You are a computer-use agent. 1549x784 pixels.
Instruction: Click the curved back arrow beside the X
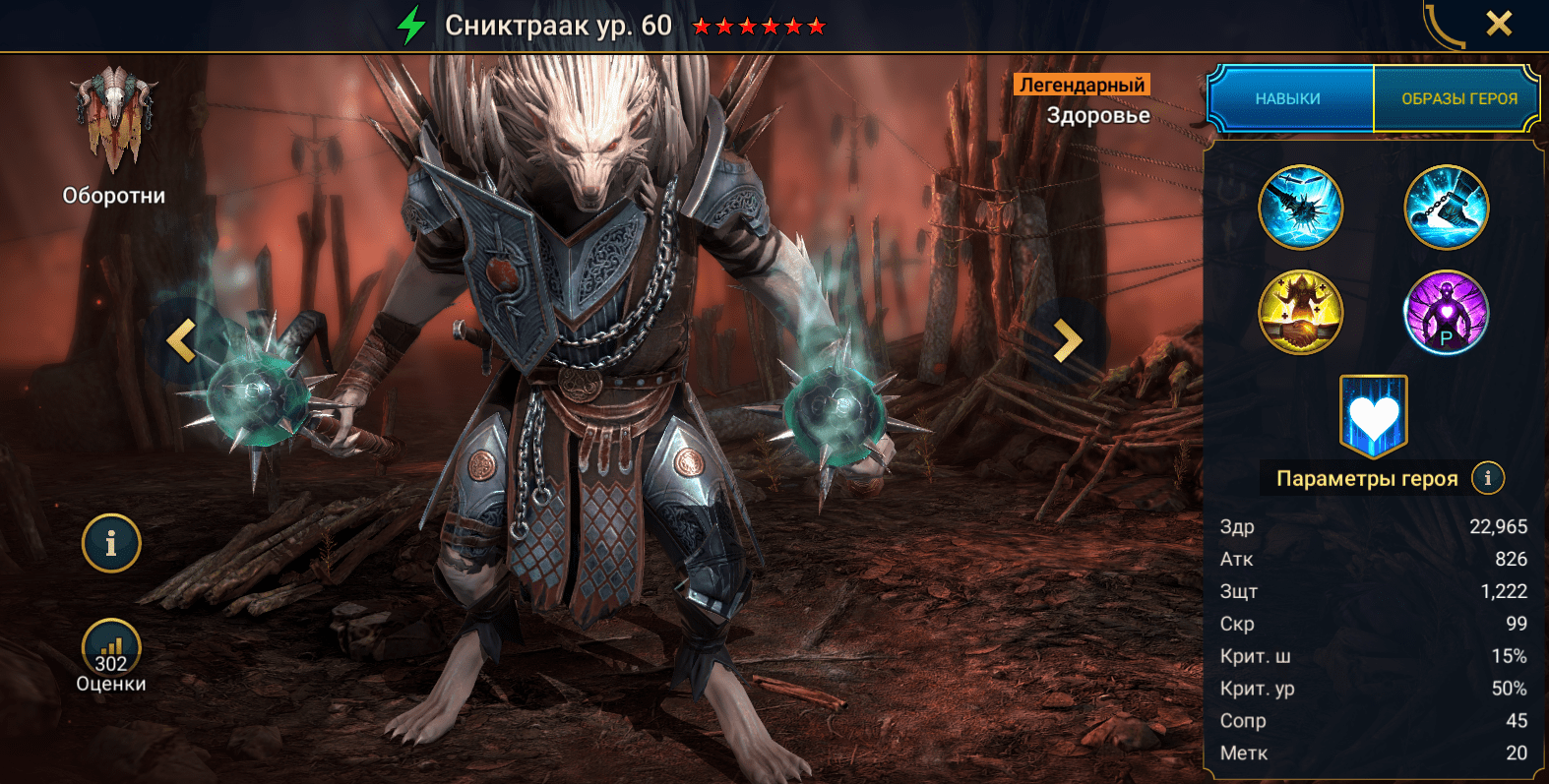(x=1442, y=26)
